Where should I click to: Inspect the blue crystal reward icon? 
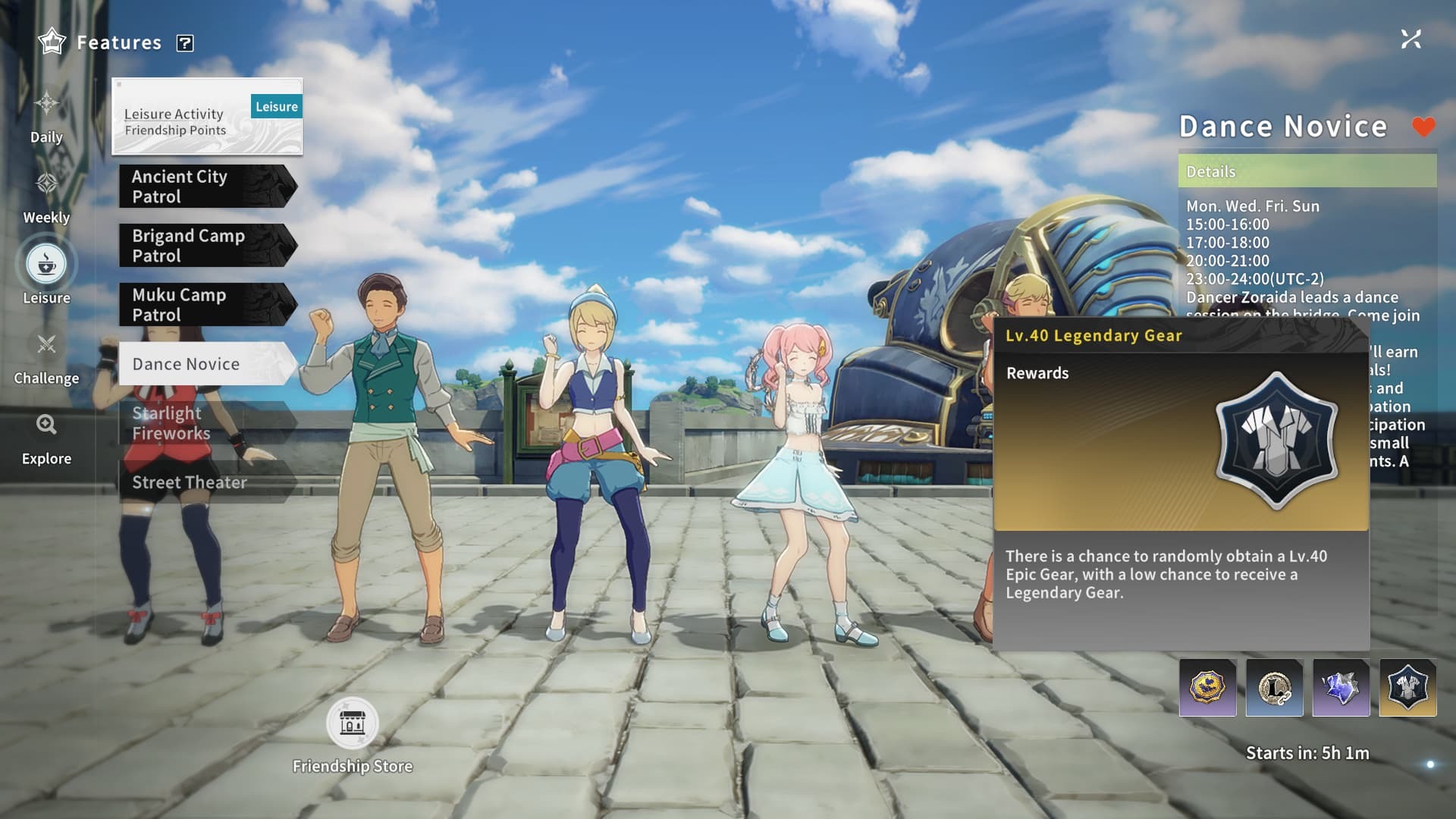coord(1341,688)
